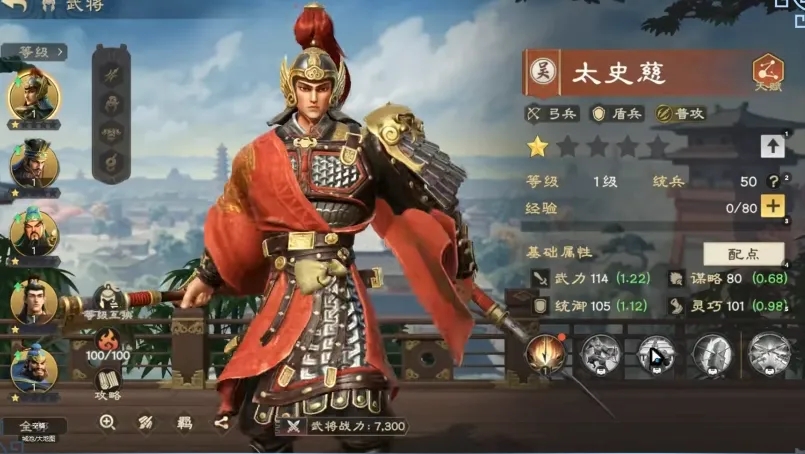This screenshot has height=454, width=805.
Task: Open the 等级 sort dropdown
Action: (x=34, y=51)
